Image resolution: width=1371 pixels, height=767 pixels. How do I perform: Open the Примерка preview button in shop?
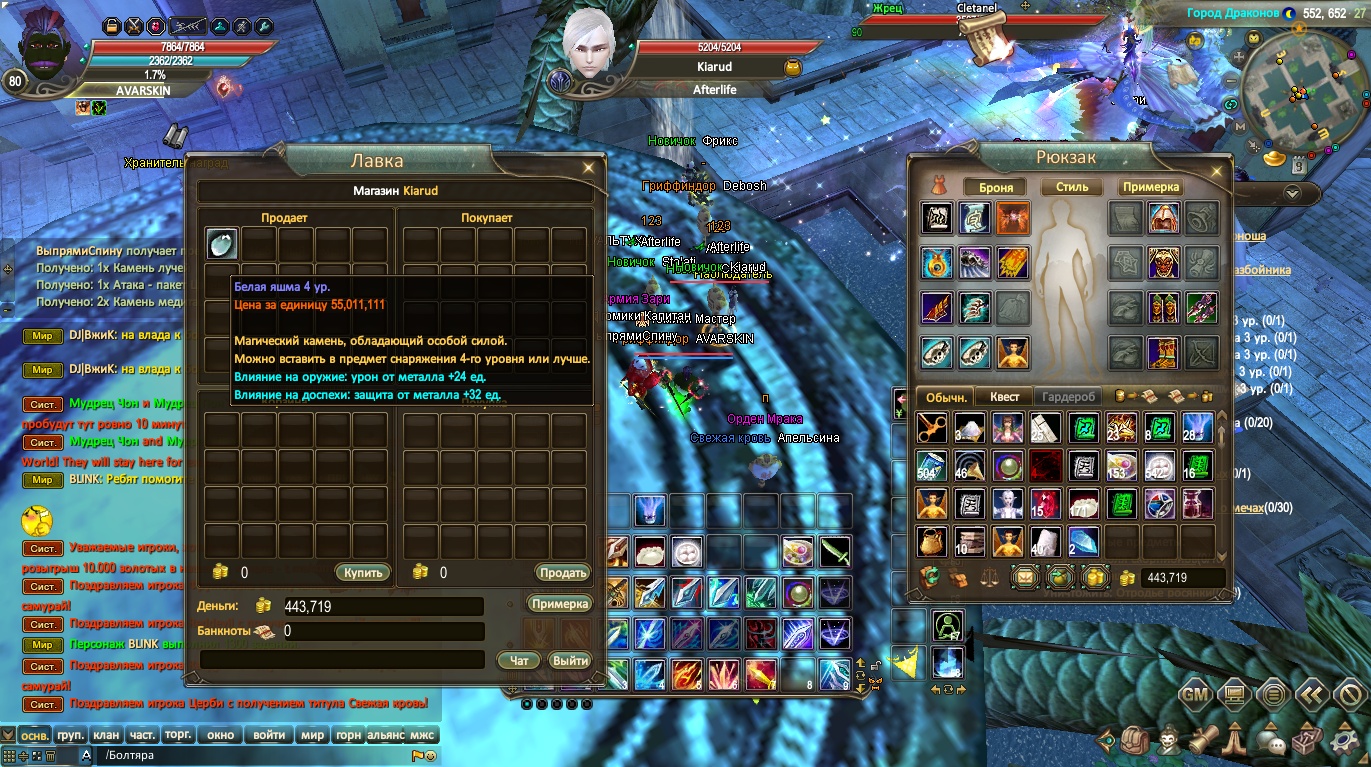tap(560, 604)
